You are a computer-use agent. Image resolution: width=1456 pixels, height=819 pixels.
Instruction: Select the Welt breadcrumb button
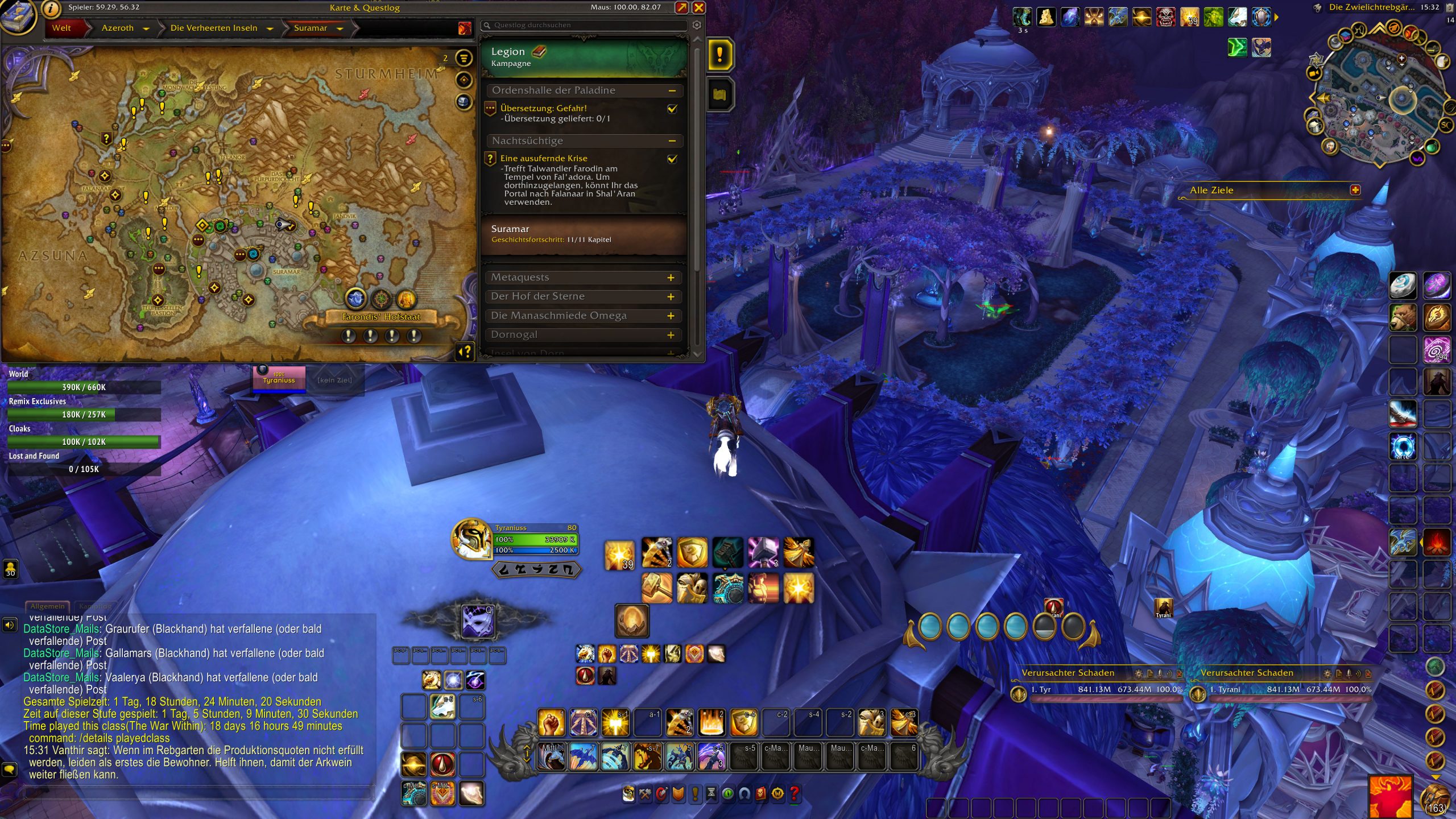(61, 28)
